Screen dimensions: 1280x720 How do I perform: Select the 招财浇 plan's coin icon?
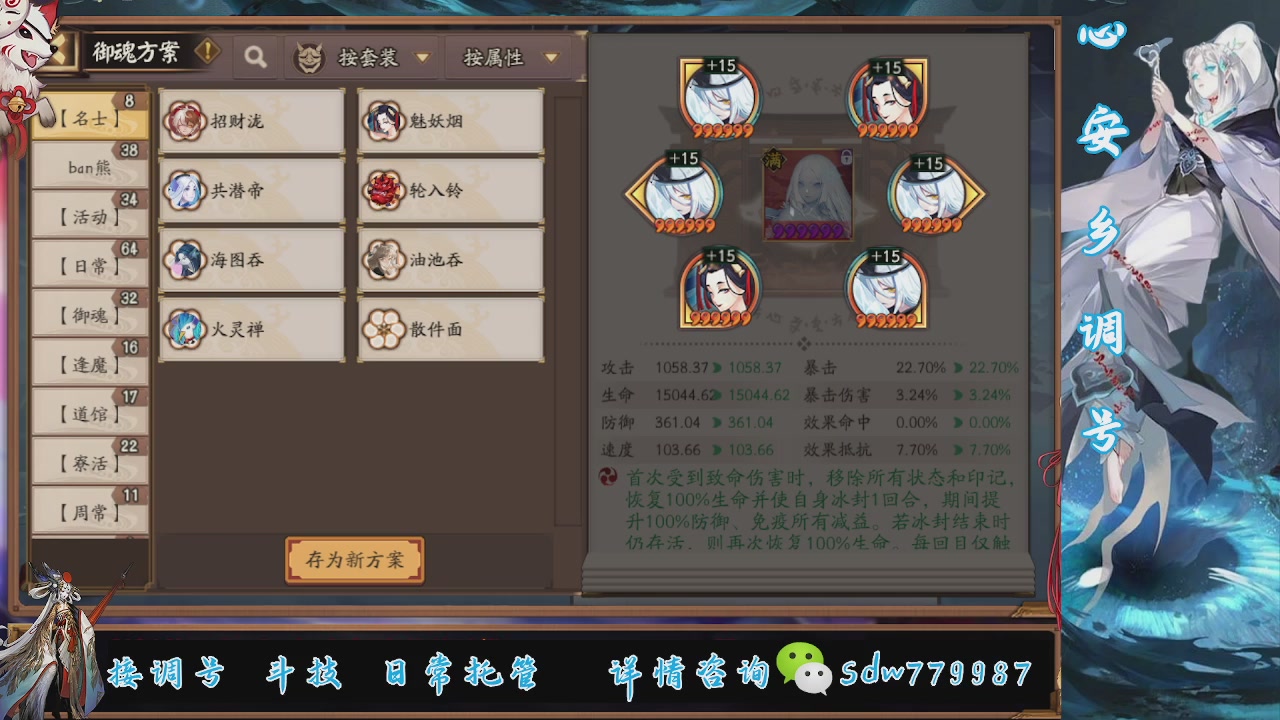[184, 120]
